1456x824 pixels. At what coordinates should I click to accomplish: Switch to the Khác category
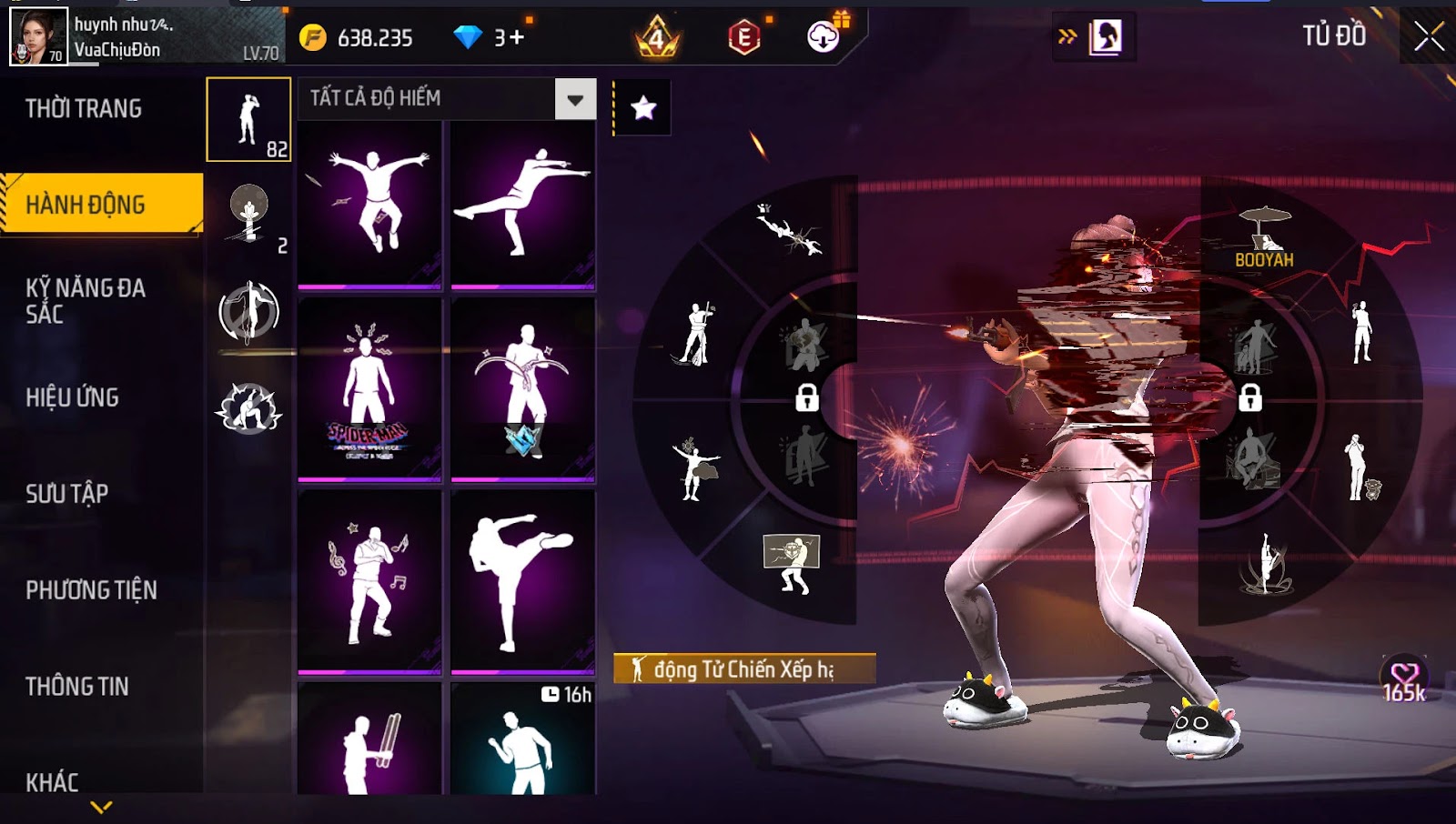[x=52, y=782]
